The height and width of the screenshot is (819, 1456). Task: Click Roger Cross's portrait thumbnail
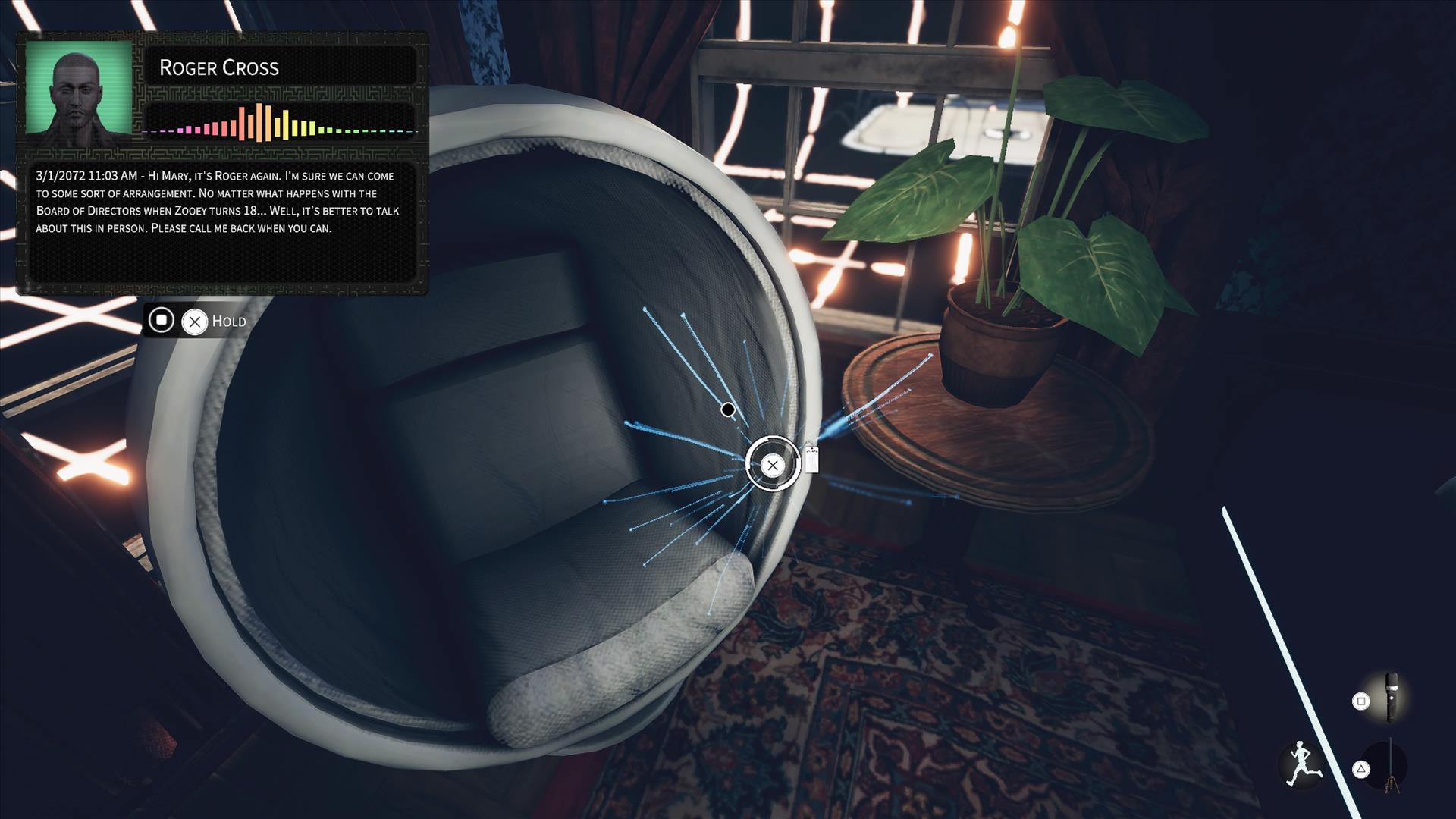tap(79, 87)
